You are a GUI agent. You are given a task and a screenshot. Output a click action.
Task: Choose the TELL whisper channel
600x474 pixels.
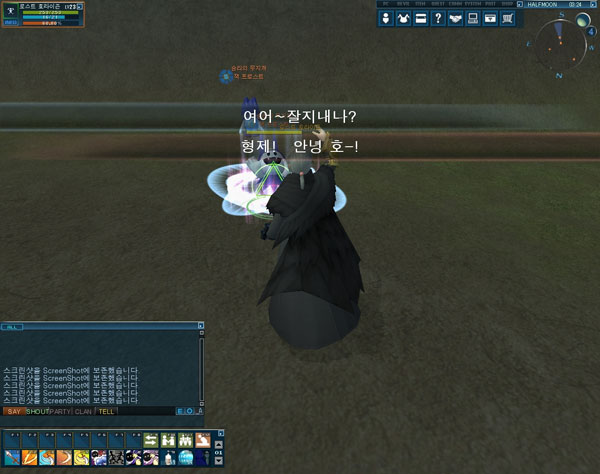(x=106, y=411)
